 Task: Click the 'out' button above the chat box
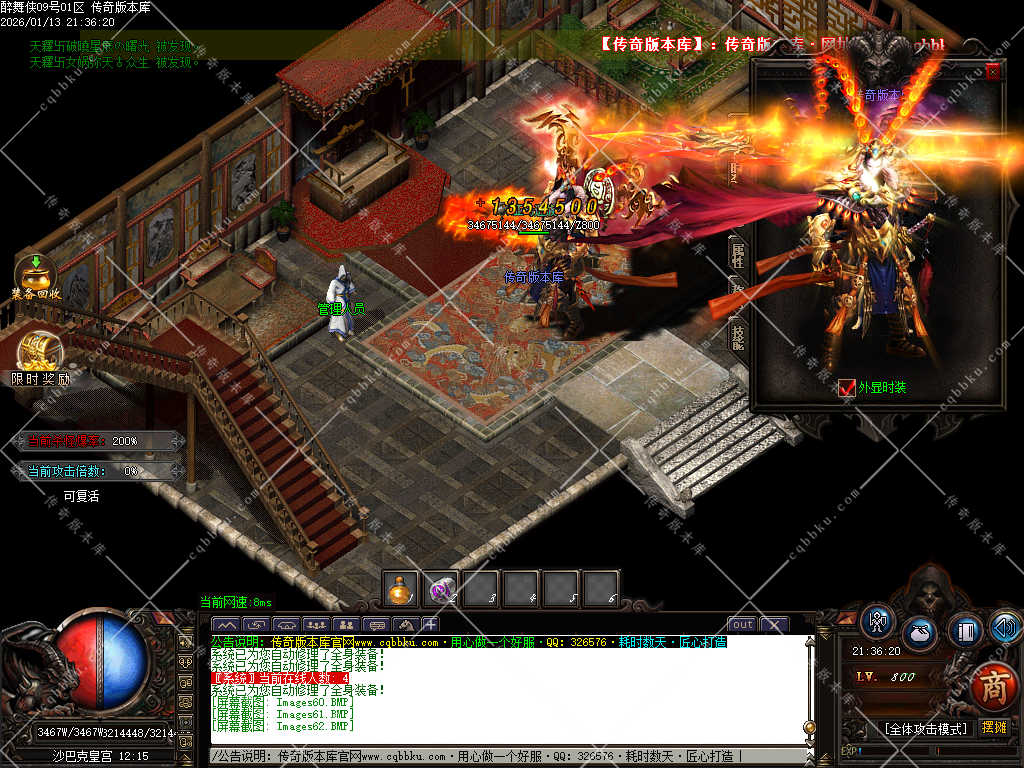point(742,625)
